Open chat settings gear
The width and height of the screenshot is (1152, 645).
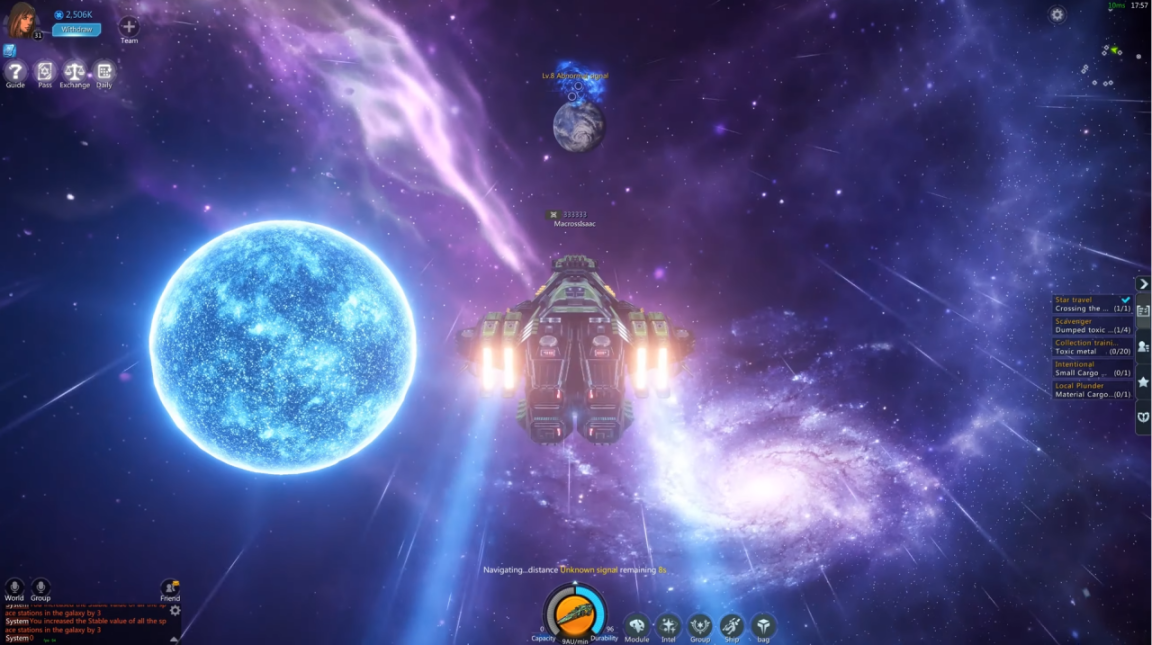pyautogui.click(x=175, y=610)
